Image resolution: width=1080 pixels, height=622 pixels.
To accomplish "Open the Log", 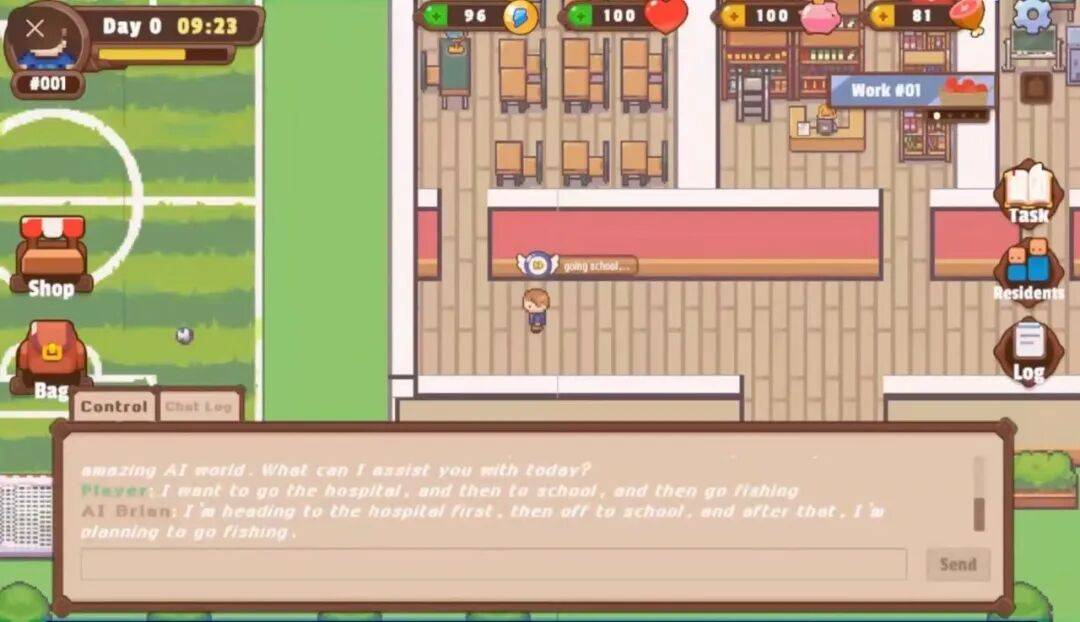I will coord(1028,350).
